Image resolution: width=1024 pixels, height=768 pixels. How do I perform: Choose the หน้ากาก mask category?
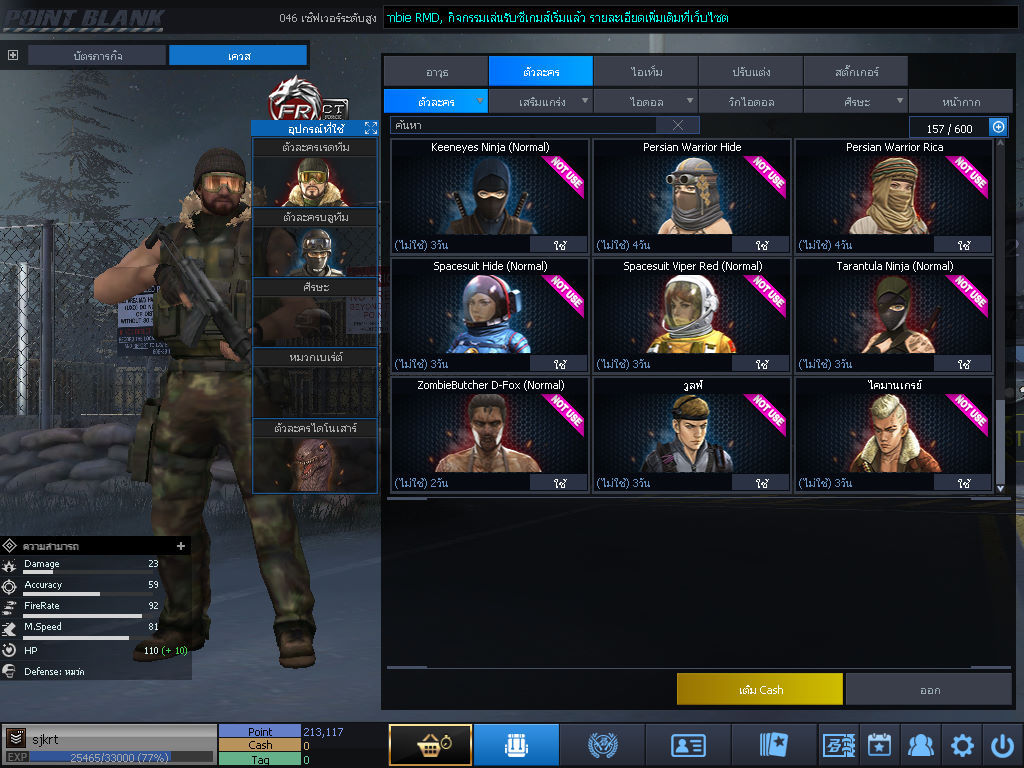(x=961, y=101)
